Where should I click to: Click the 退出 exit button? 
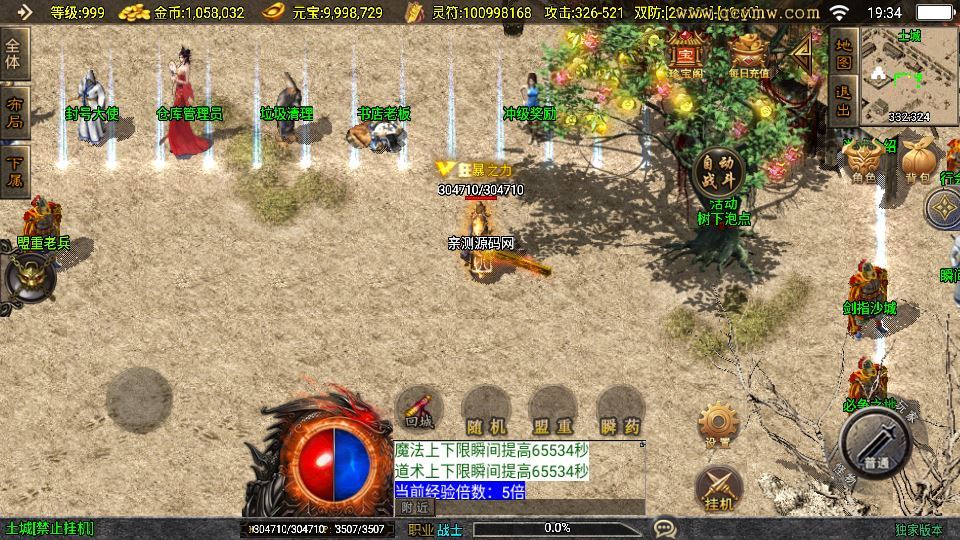pyautogui.click(x=844, y=100)
